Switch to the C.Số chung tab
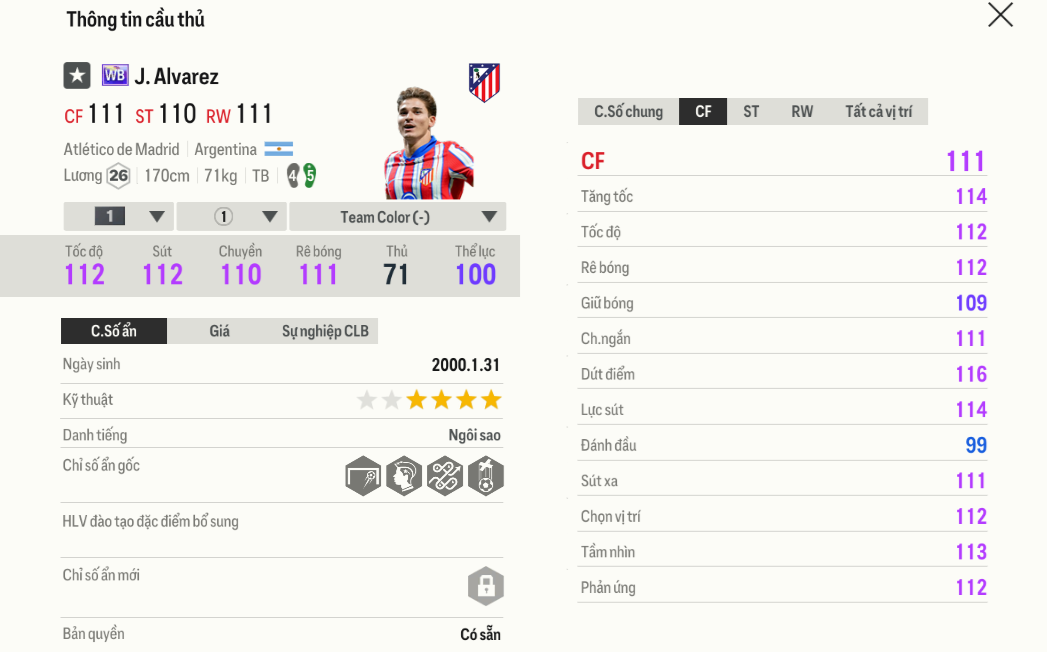 tap(628, 112)
